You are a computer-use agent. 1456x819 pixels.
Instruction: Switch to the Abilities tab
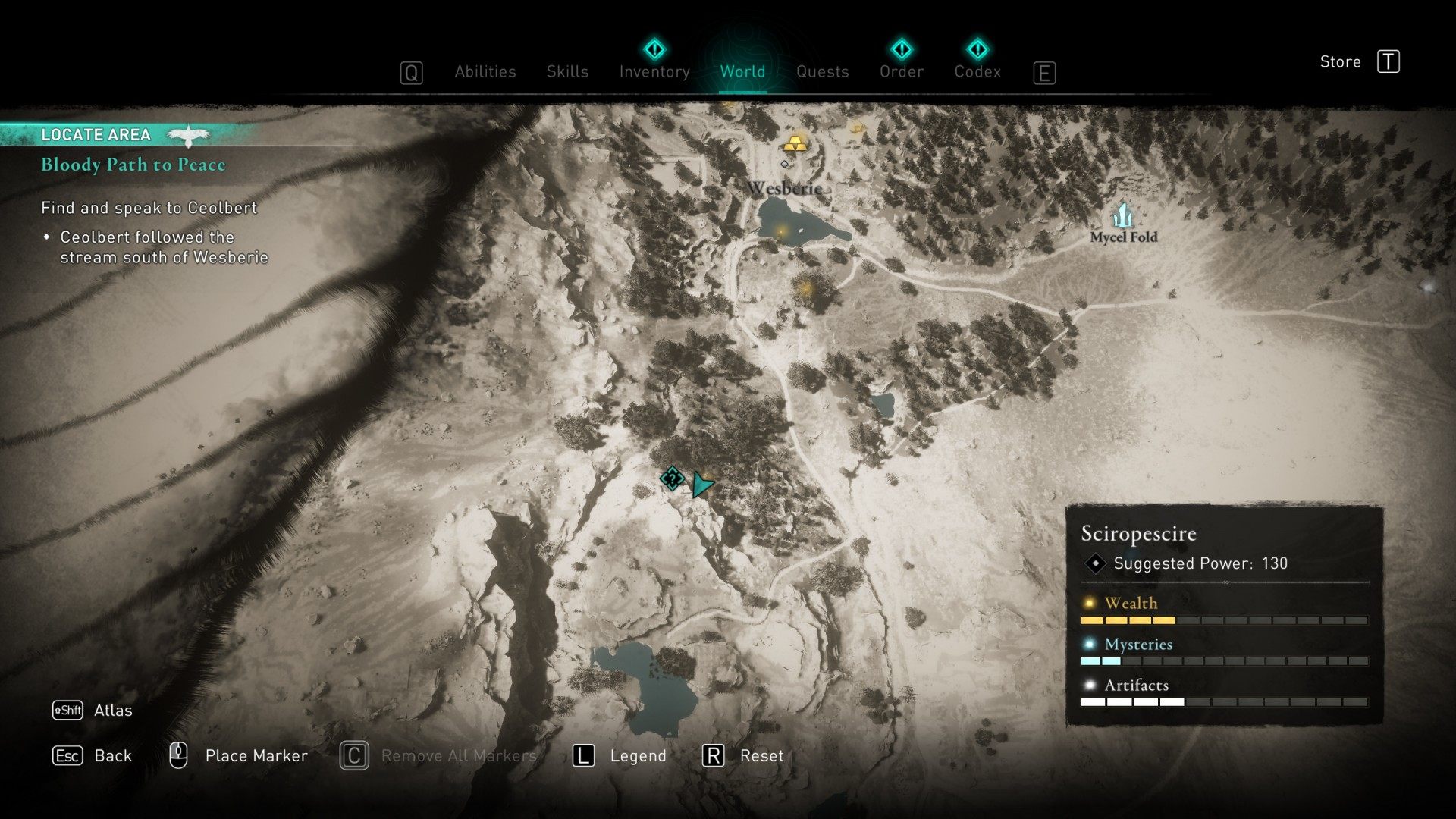pos(485,71)
